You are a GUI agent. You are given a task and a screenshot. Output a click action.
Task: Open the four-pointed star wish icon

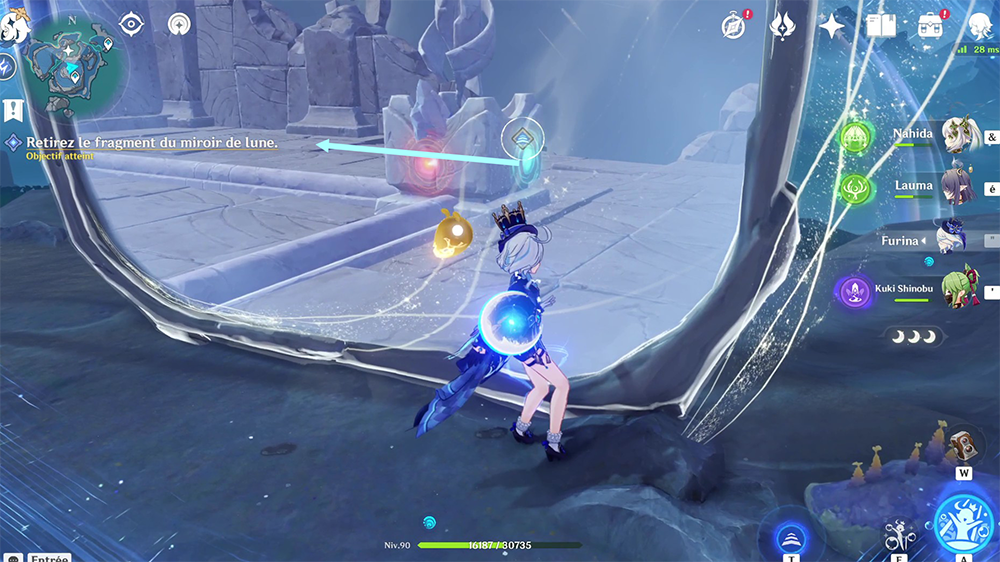tap(832, 26)
